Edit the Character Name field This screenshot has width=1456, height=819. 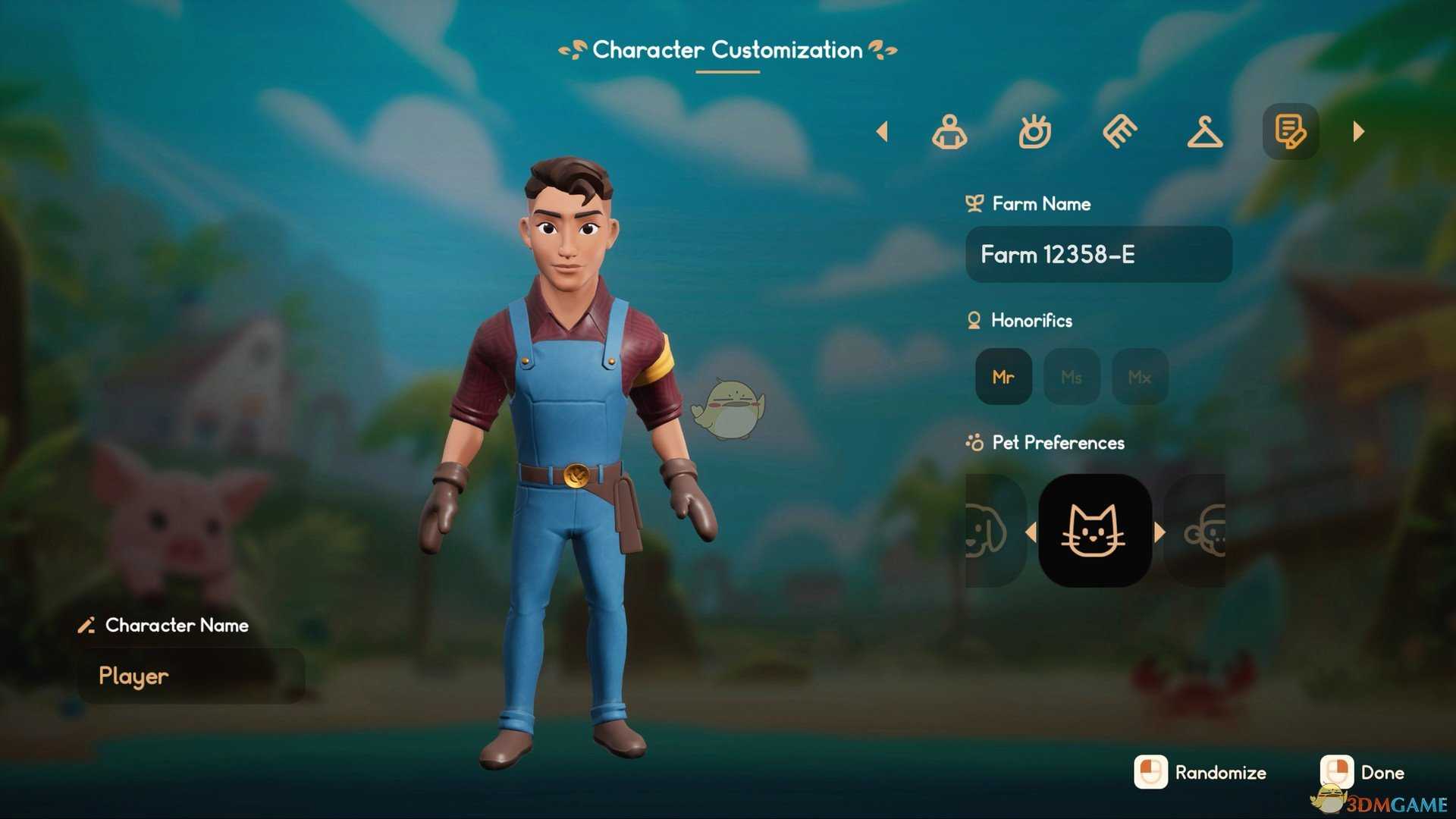tap(191, 676)
